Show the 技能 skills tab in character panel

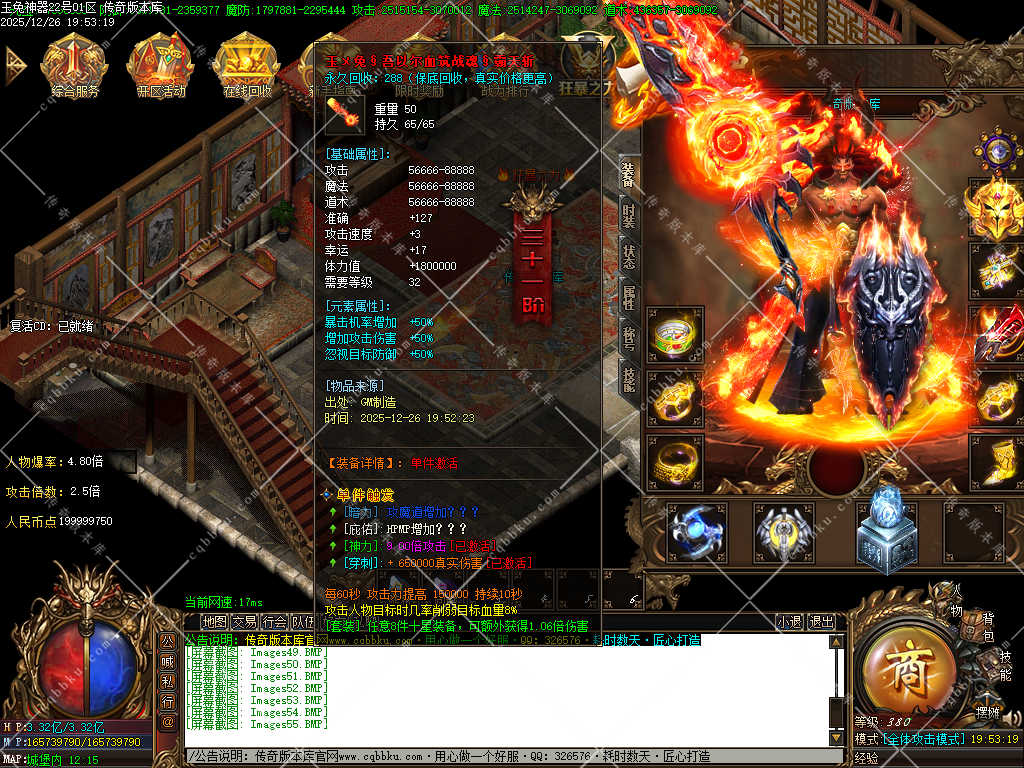coord(628,378)
